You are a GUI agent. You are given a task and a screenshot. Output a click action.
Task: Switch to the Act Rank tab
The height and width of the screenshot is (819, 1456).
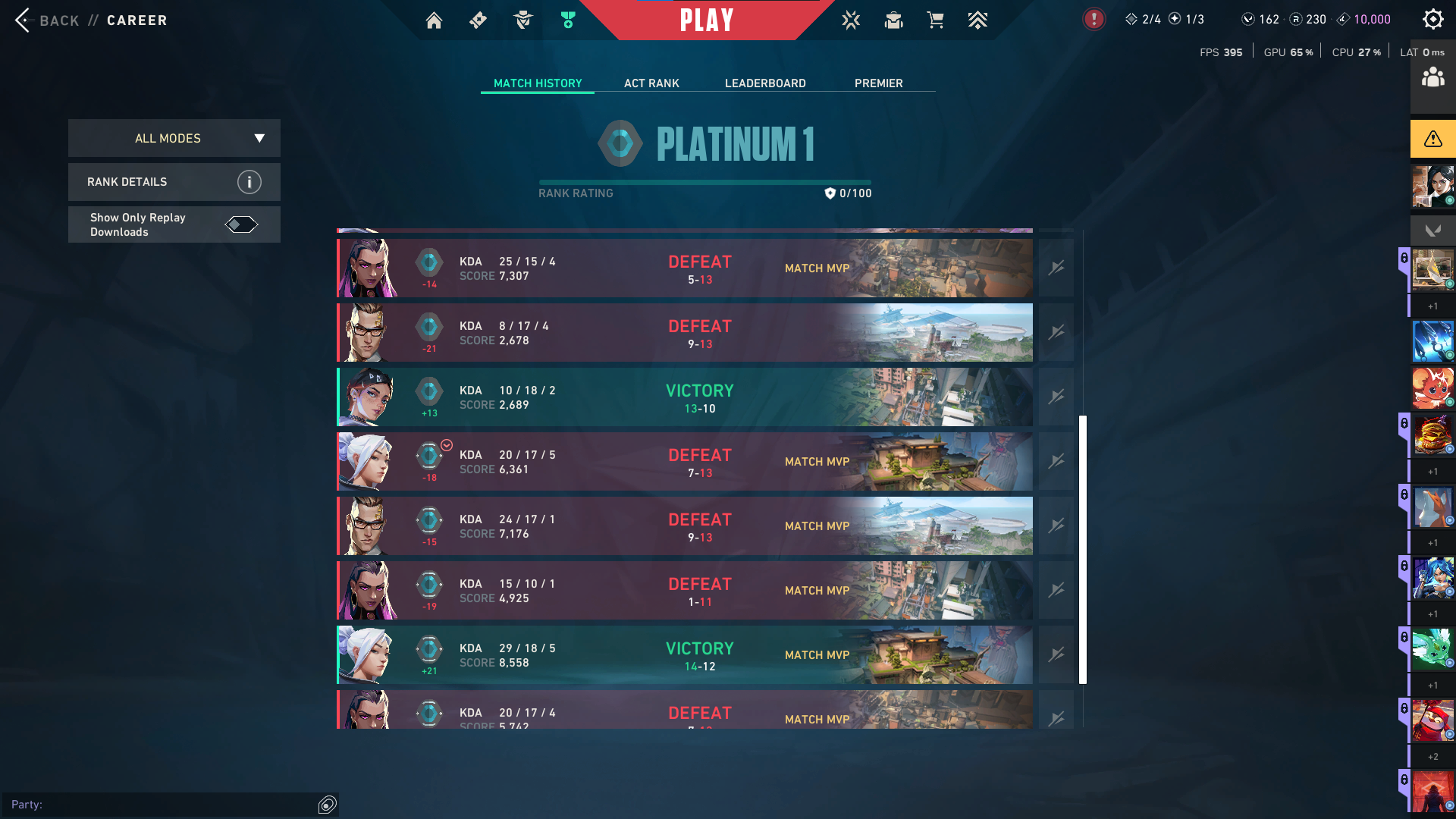point(651,83)
